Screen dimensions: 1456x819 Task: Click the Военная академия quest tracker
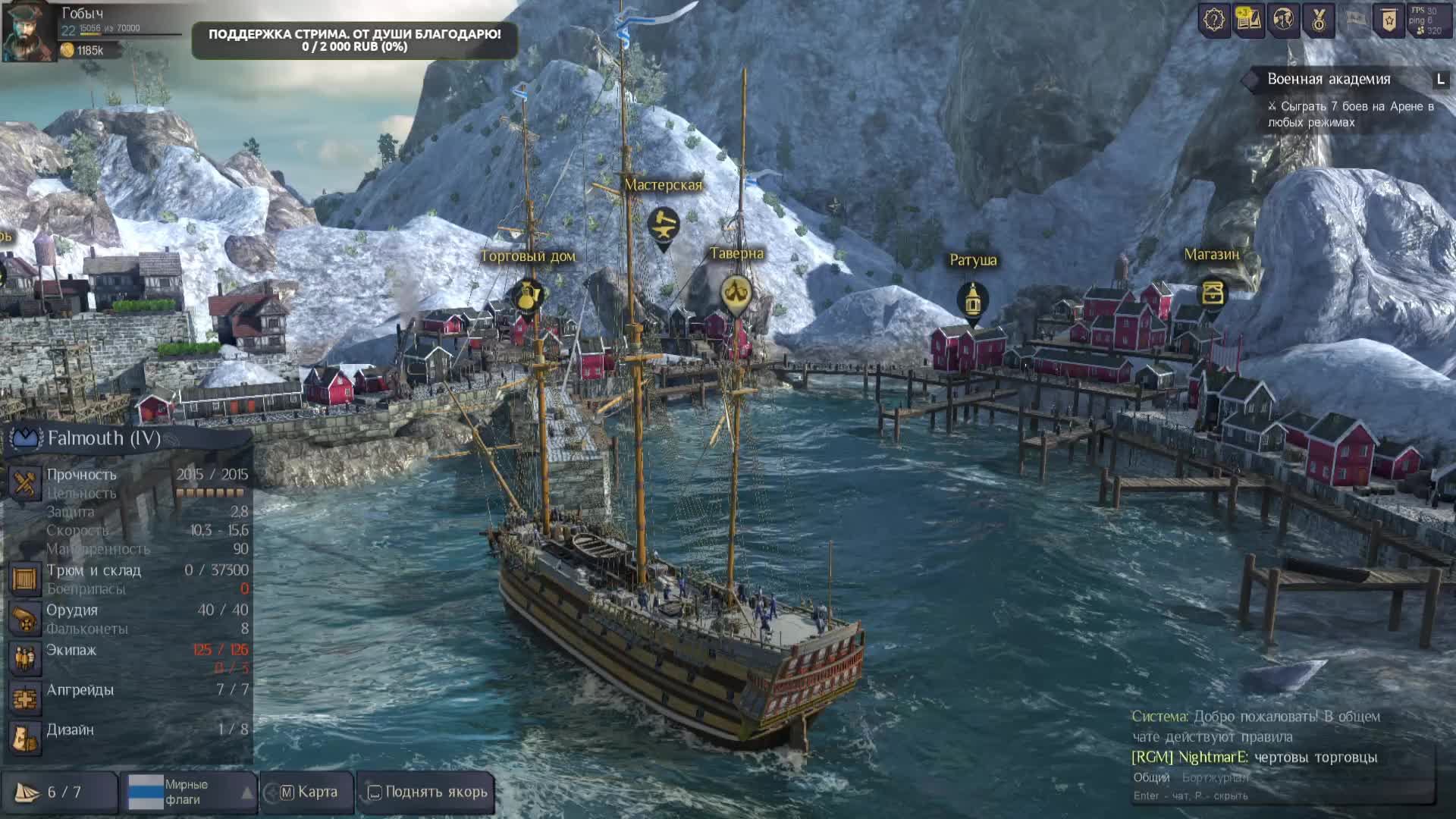click(x=1329, y=79)
